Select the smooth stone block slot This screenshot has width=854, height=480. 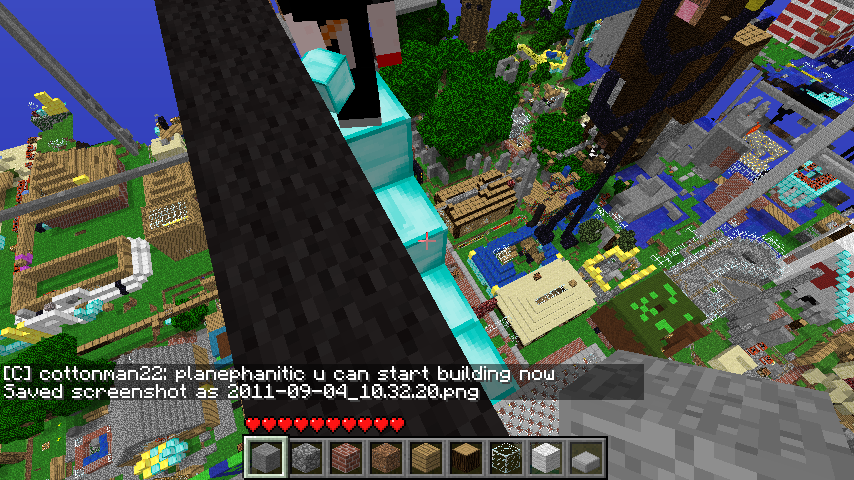[x=266, y=458]
